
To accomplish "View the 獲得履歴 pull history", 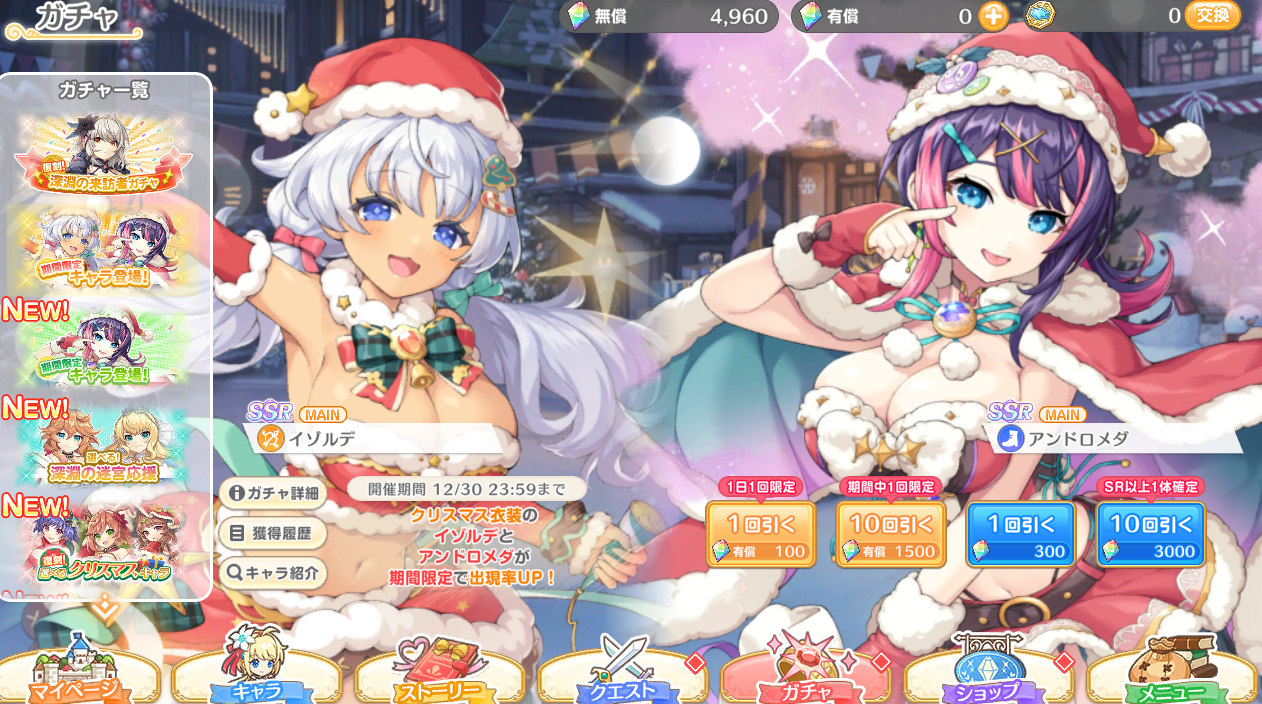I will pyautogui.click(x=273, y=533).
